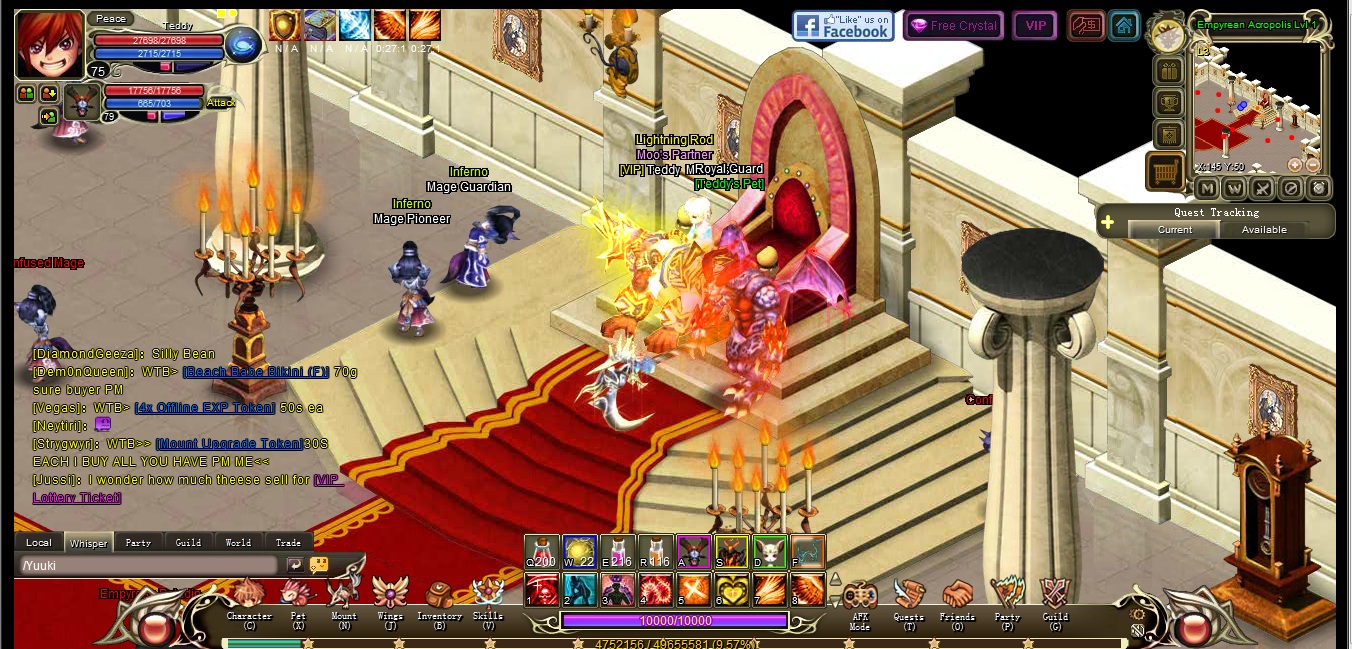Image resolution: width=1352 pixels, height=649 pixels.
Task: Open the Character panel
Action: click(x=249, y=598)
